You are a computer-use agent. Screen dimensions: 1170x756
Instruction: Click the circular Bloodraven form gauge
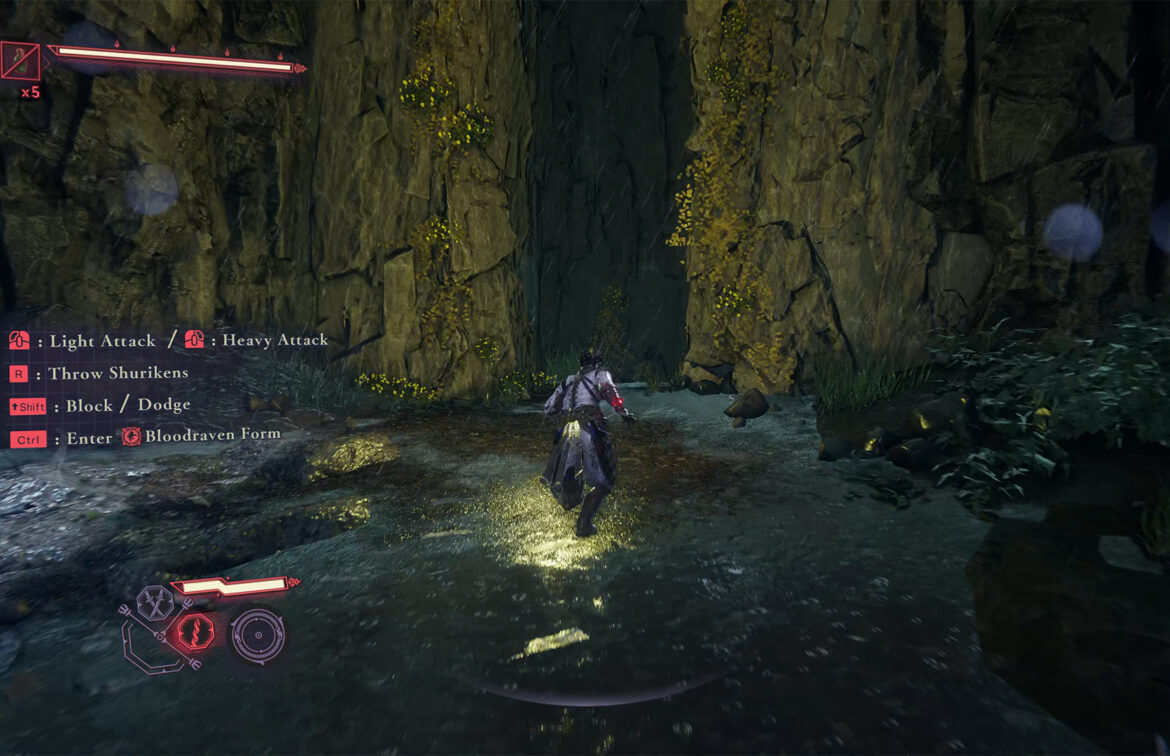coord(257,635)
